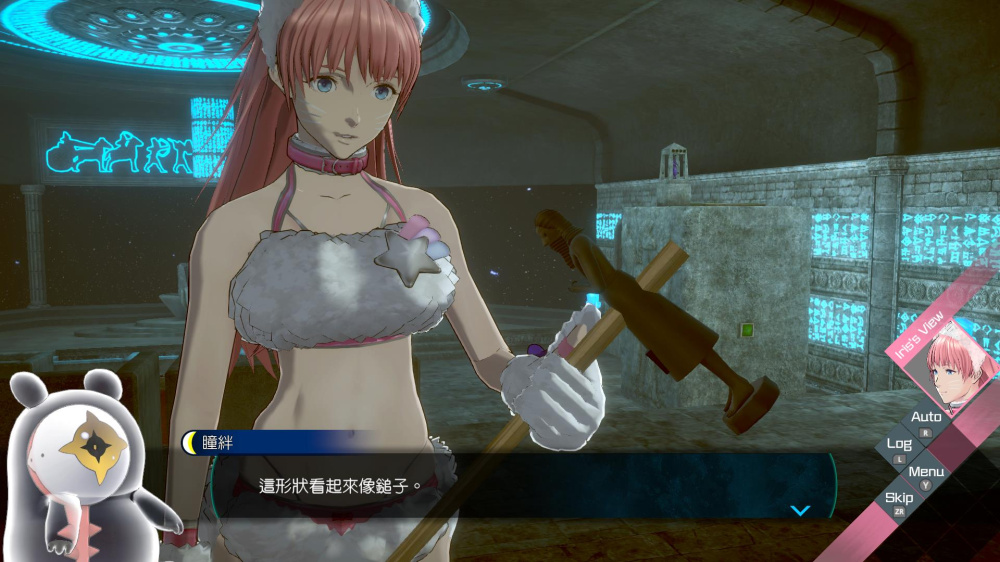Viewport: 1000px width, 562px height.
Task: Open the Menu
Action: [926, 472]
